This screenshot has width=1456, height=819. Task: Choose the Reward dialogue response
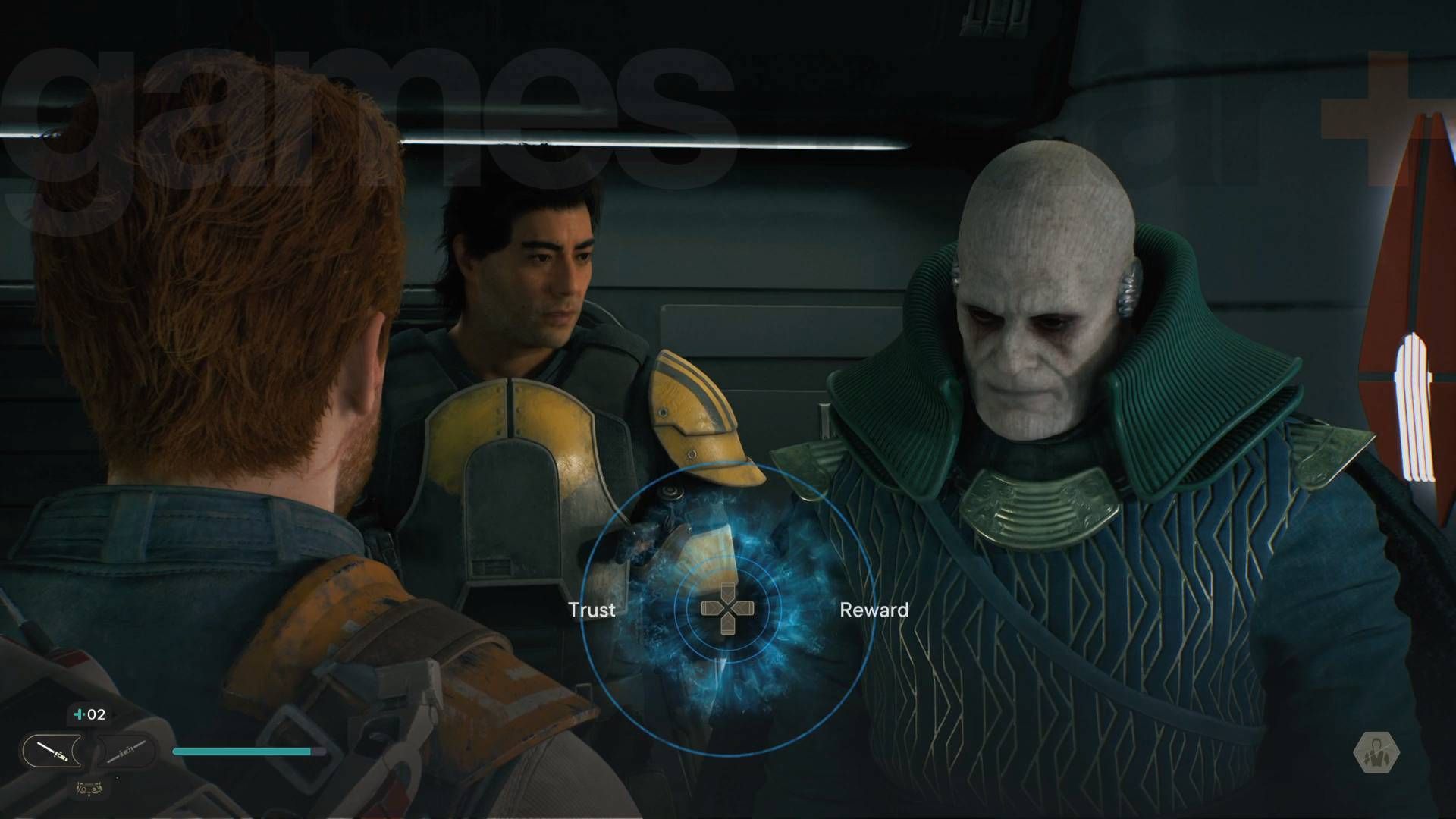pos(876,610)
